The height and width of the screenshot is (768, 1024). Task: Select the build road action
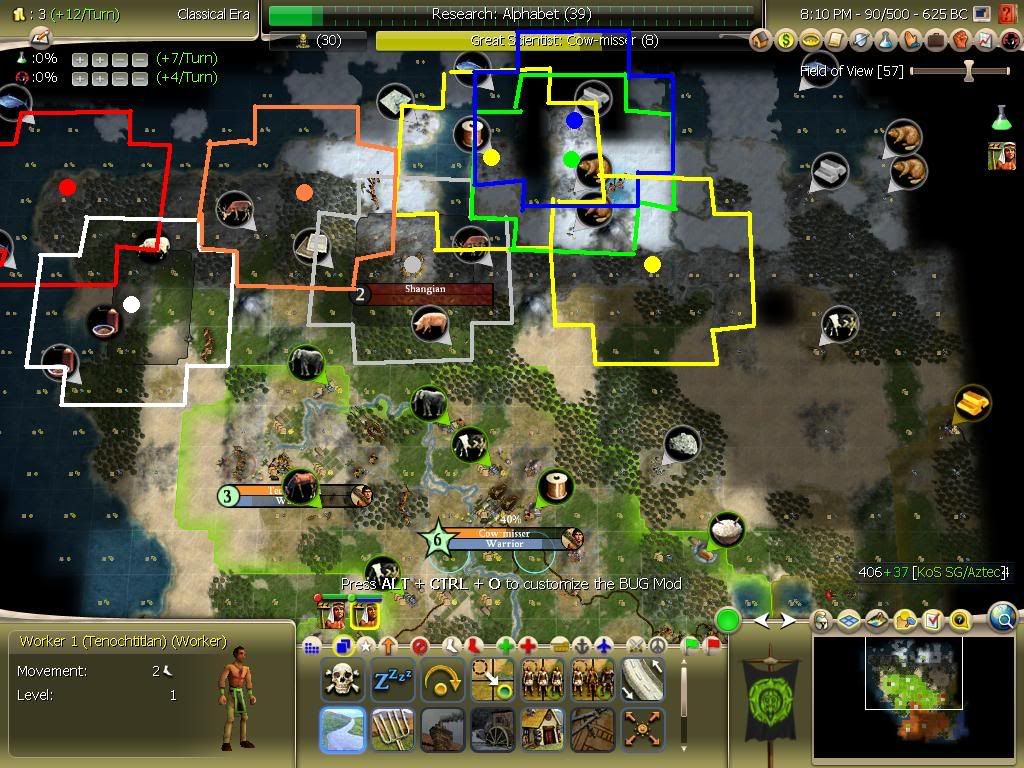pos(641,680)
